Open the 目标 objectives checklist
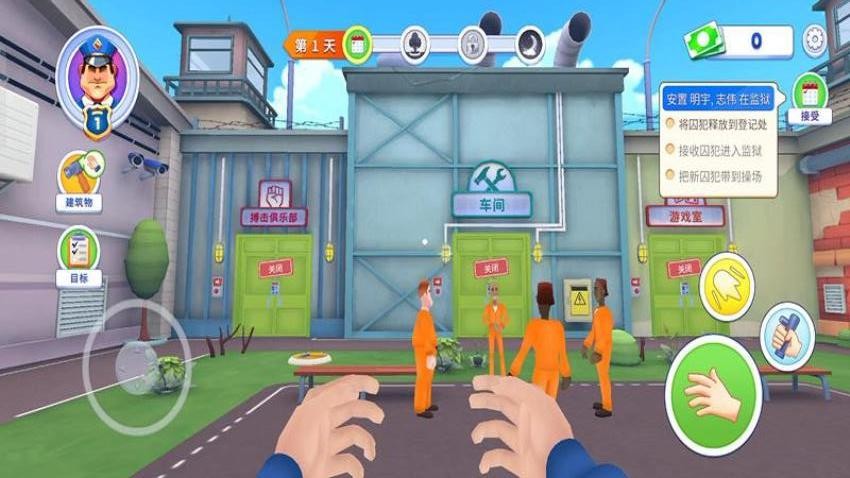 point(78,254)
